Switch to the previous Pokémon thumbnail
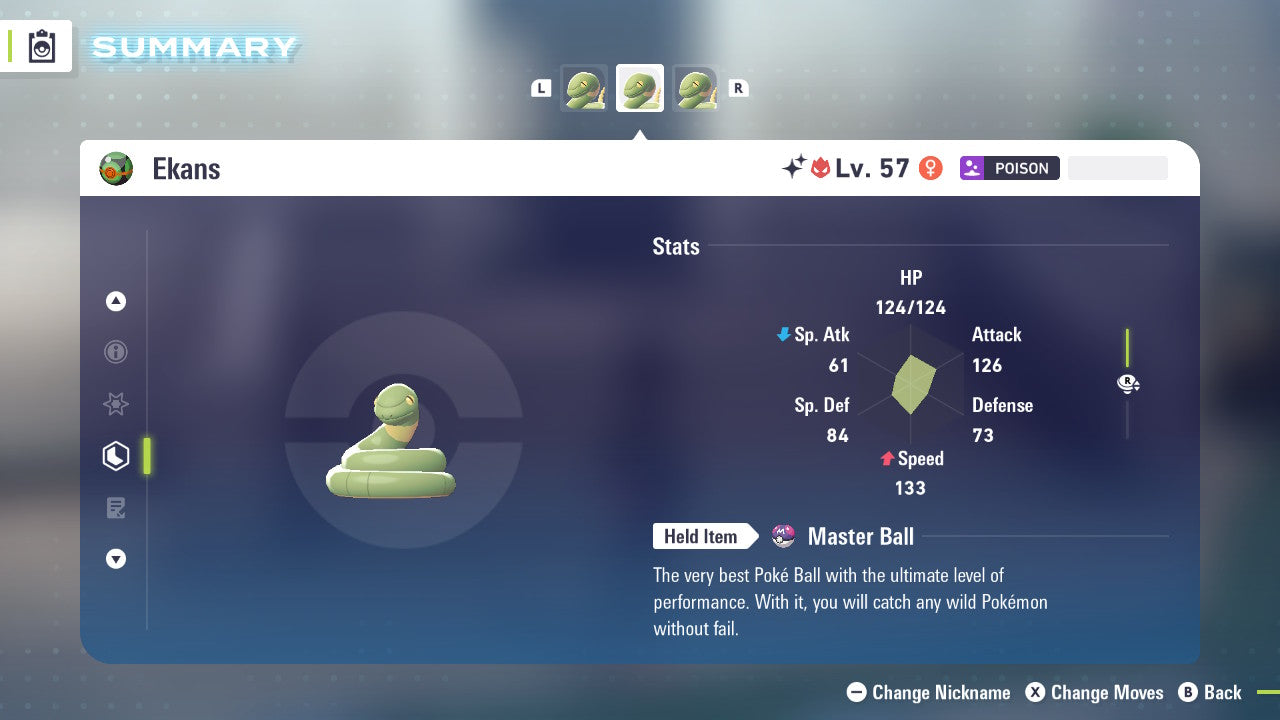The image size is (1280, 720). 584,87
